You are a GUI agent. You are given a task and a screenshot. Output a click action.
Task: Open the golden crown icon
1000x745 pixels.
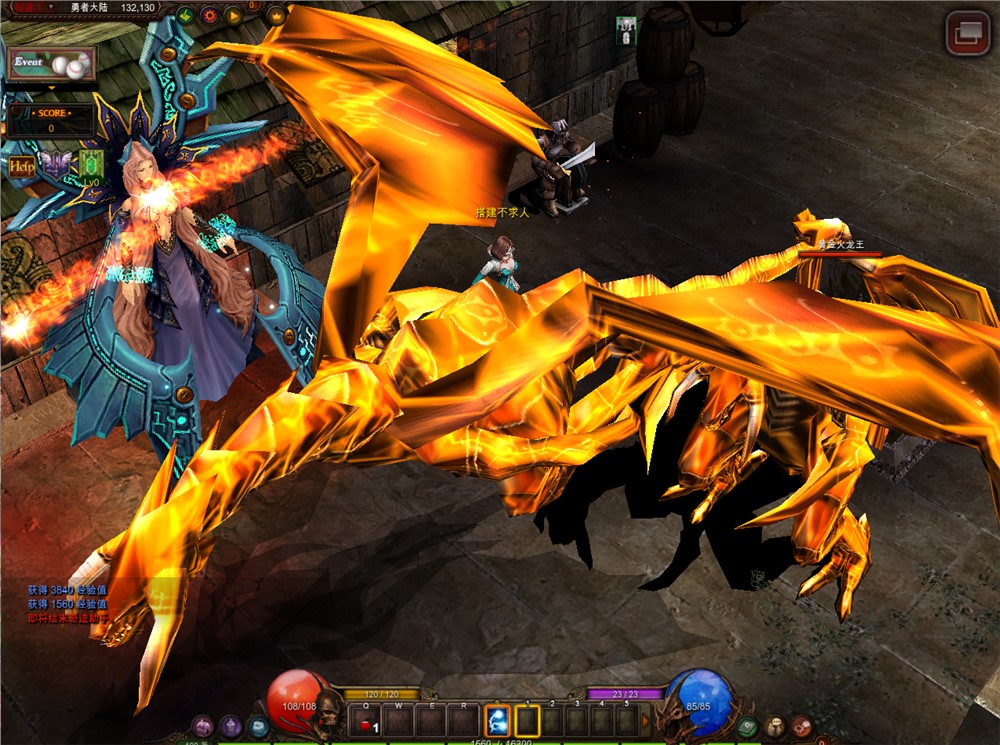276,15
